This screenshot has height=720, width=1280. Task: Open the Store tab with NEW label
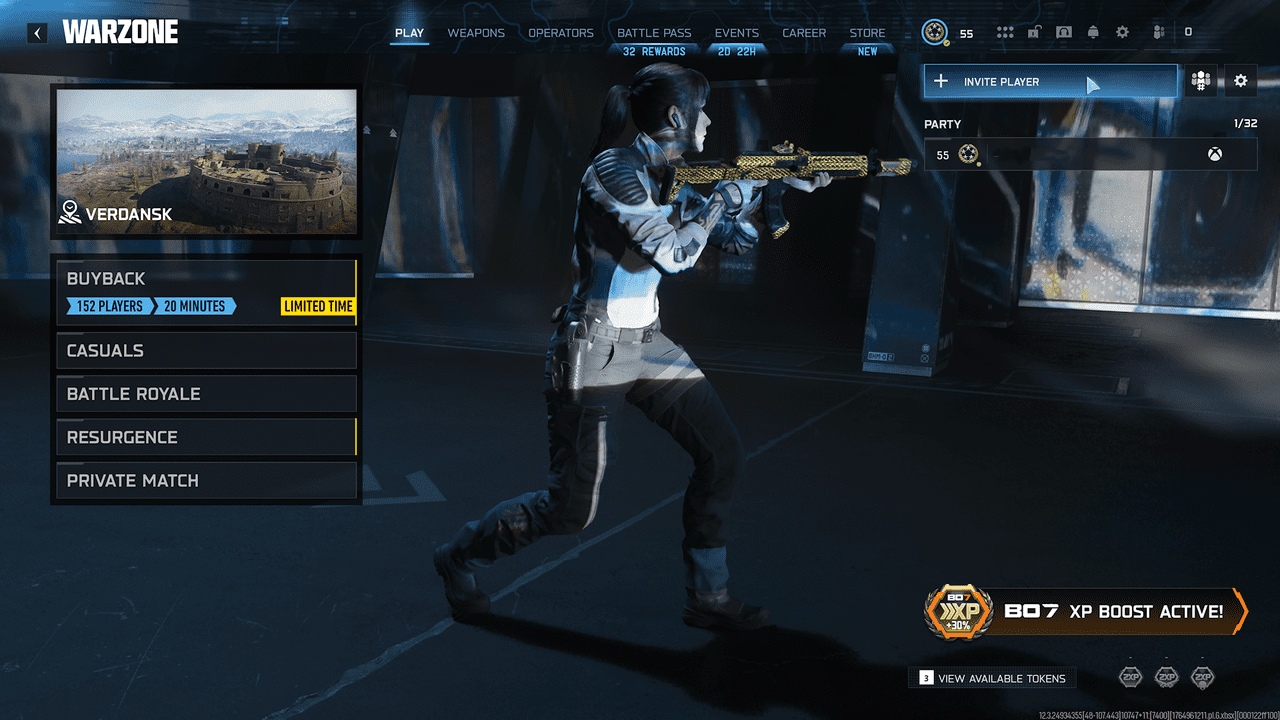[867, 32]
